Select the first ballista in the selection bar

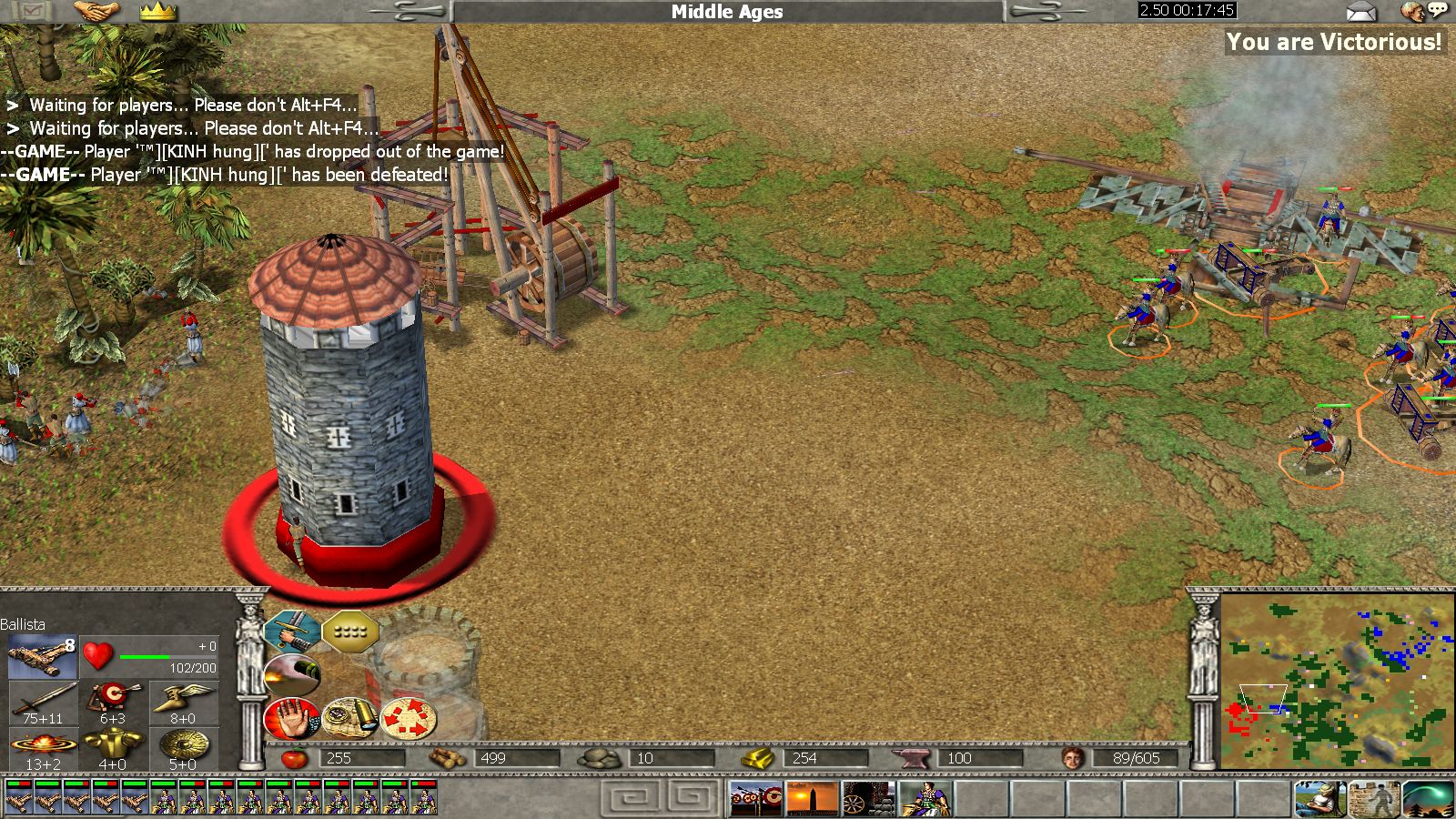19,797
